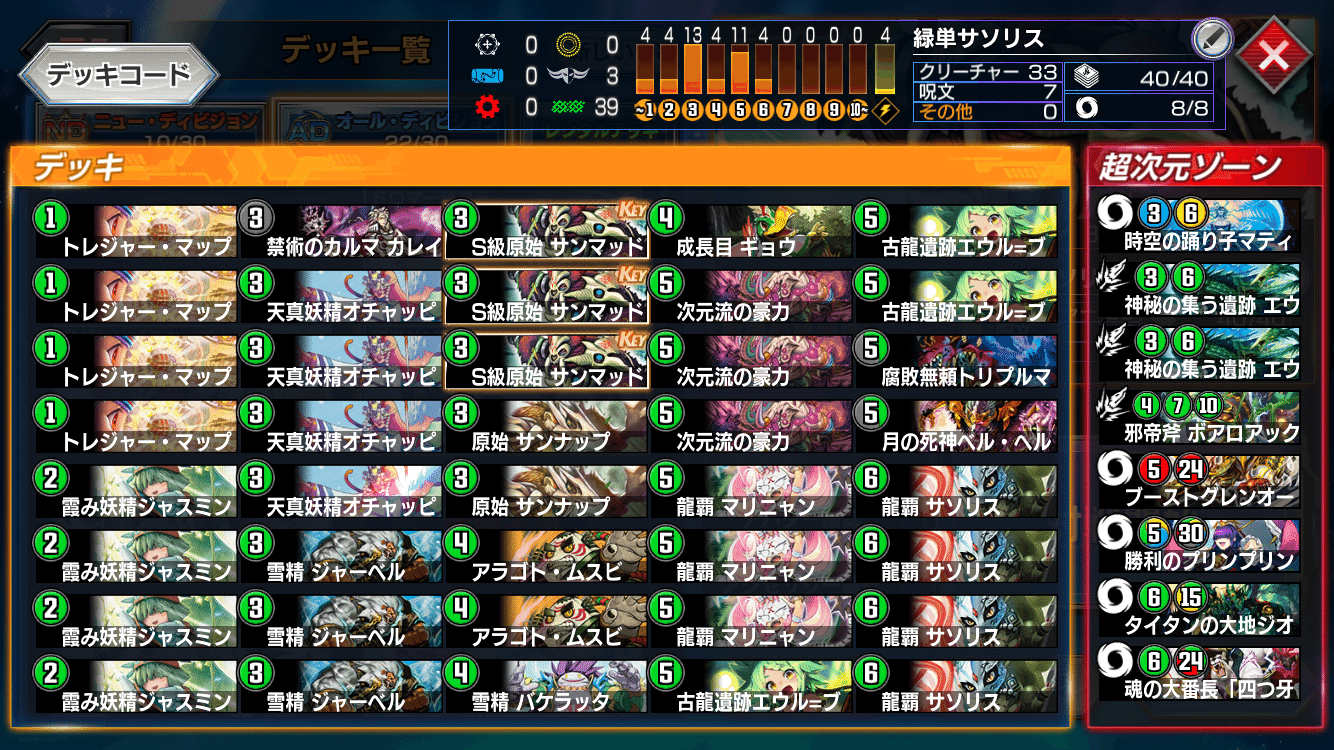The image size is (1334, 750).
Task: Pick the ブーストグレンオー card
Action: [1198, 483]
